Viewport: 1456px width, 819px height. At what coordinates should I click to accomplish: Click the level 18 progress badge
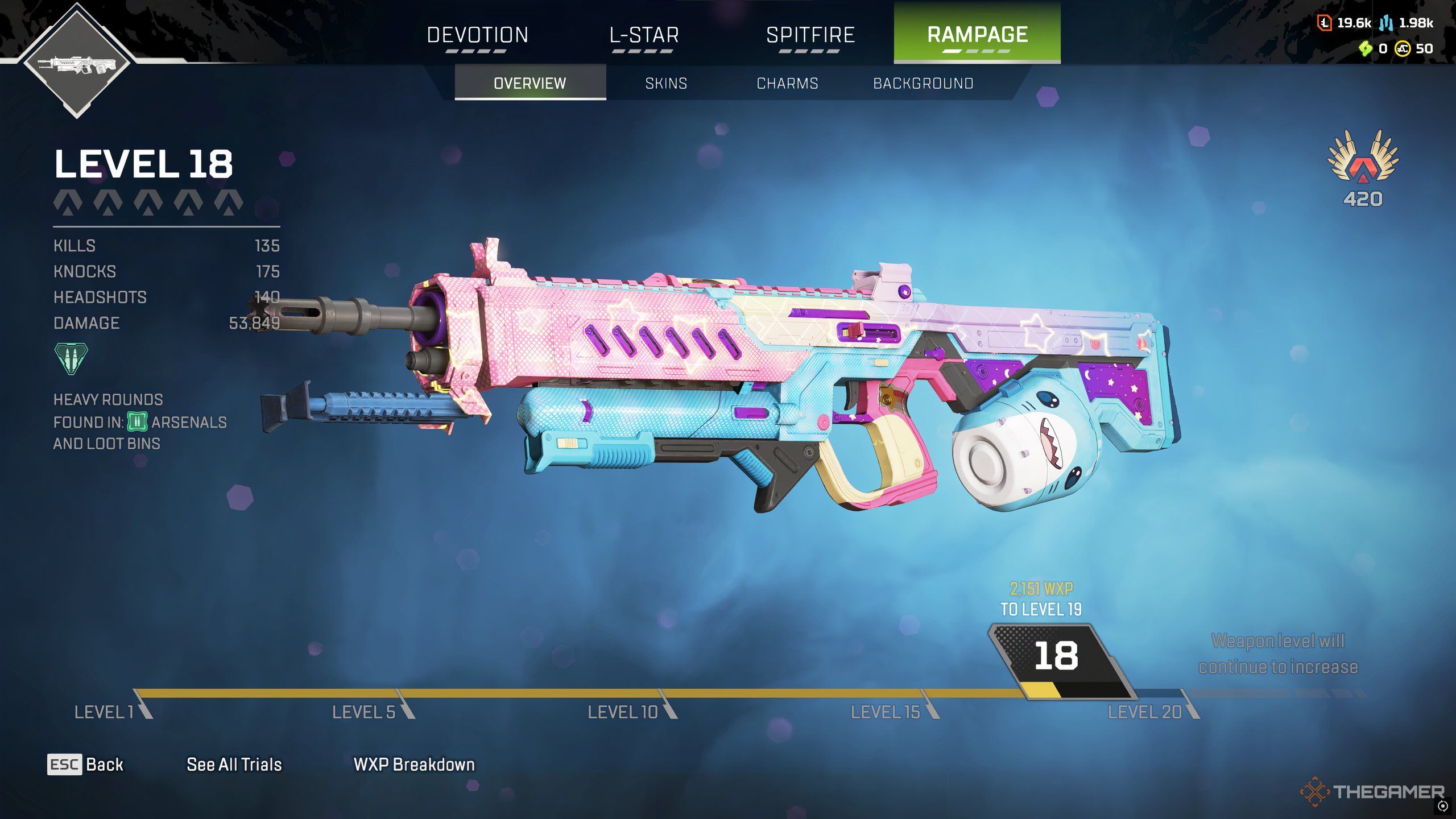[x=1057, y=657]
